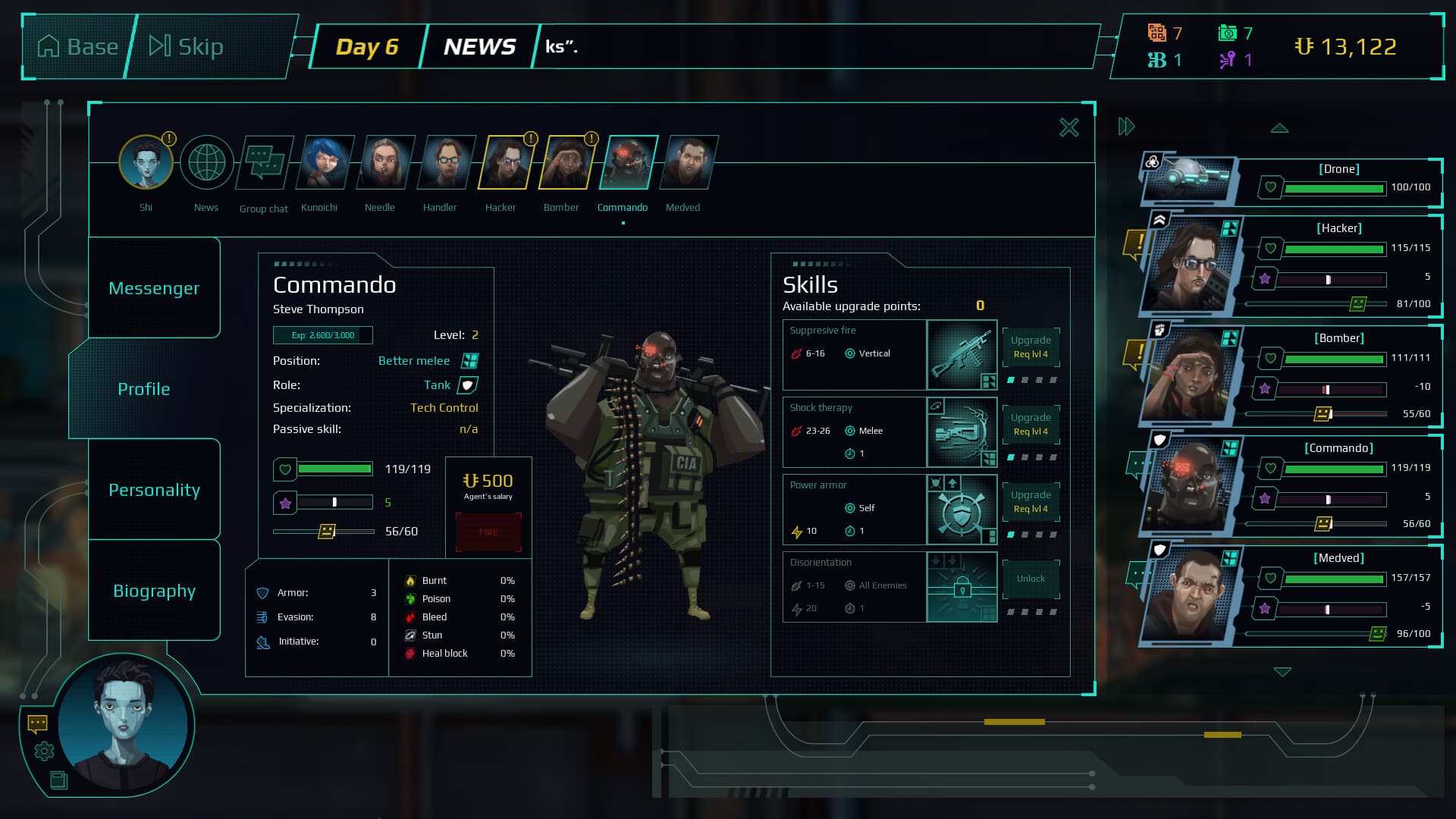1456x819 pixels.
Task: Click the Suppressive fire rifle skill icon
Action: coord(962,355)
